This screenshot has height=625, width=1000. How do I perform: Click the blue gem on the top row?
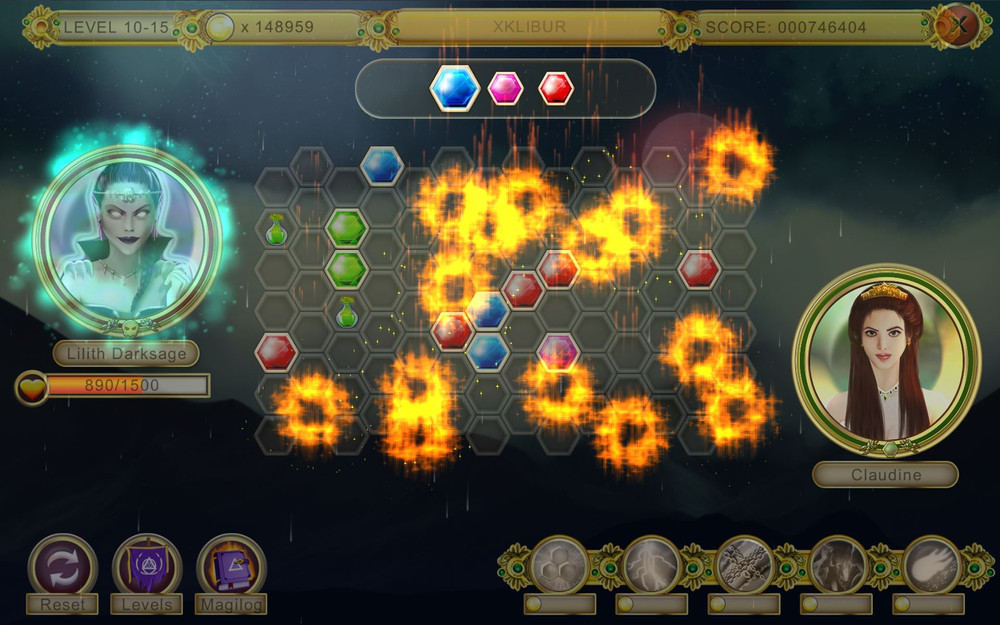coord(382,165)
